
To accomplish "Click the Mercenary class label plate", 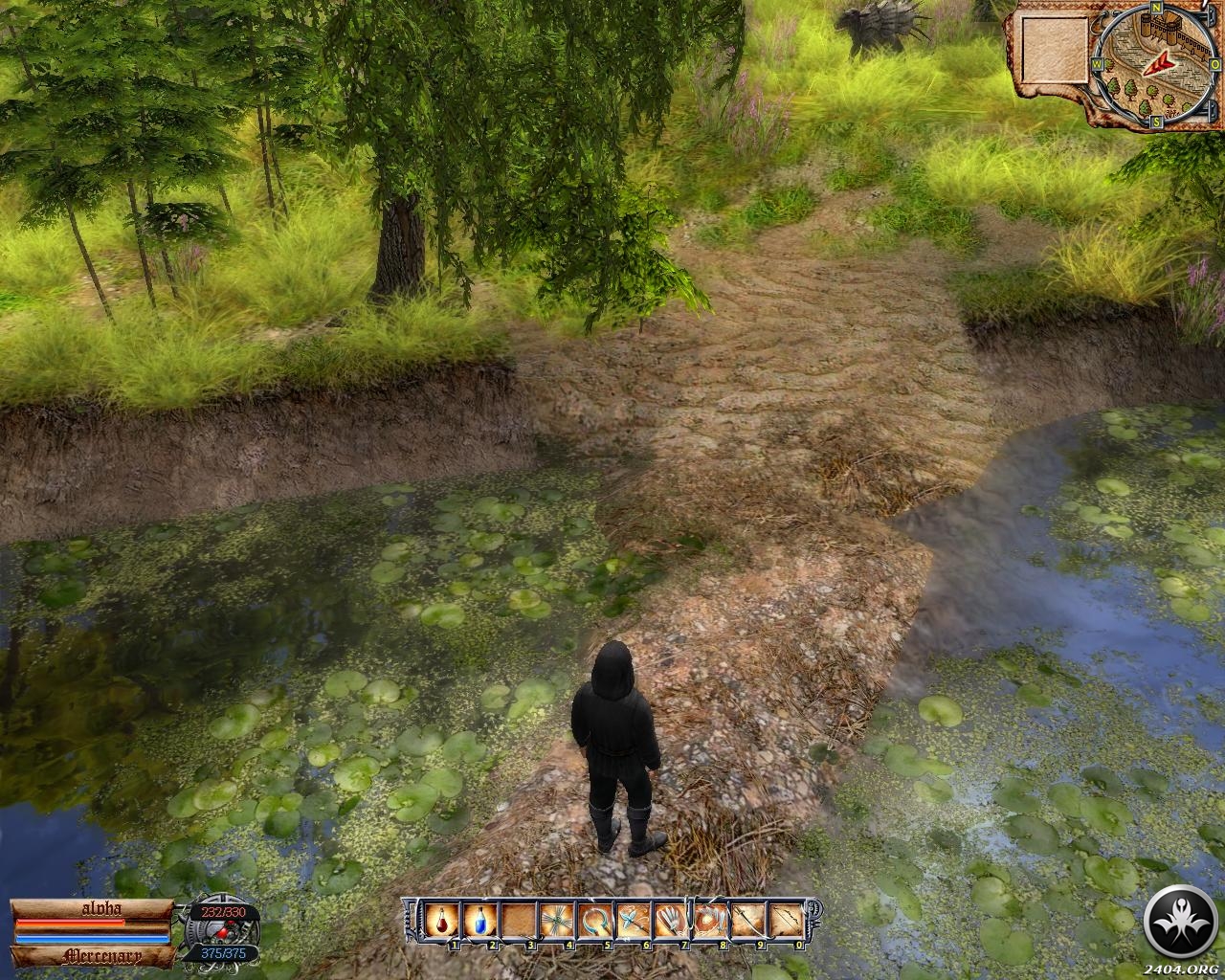I will [92, 955].
